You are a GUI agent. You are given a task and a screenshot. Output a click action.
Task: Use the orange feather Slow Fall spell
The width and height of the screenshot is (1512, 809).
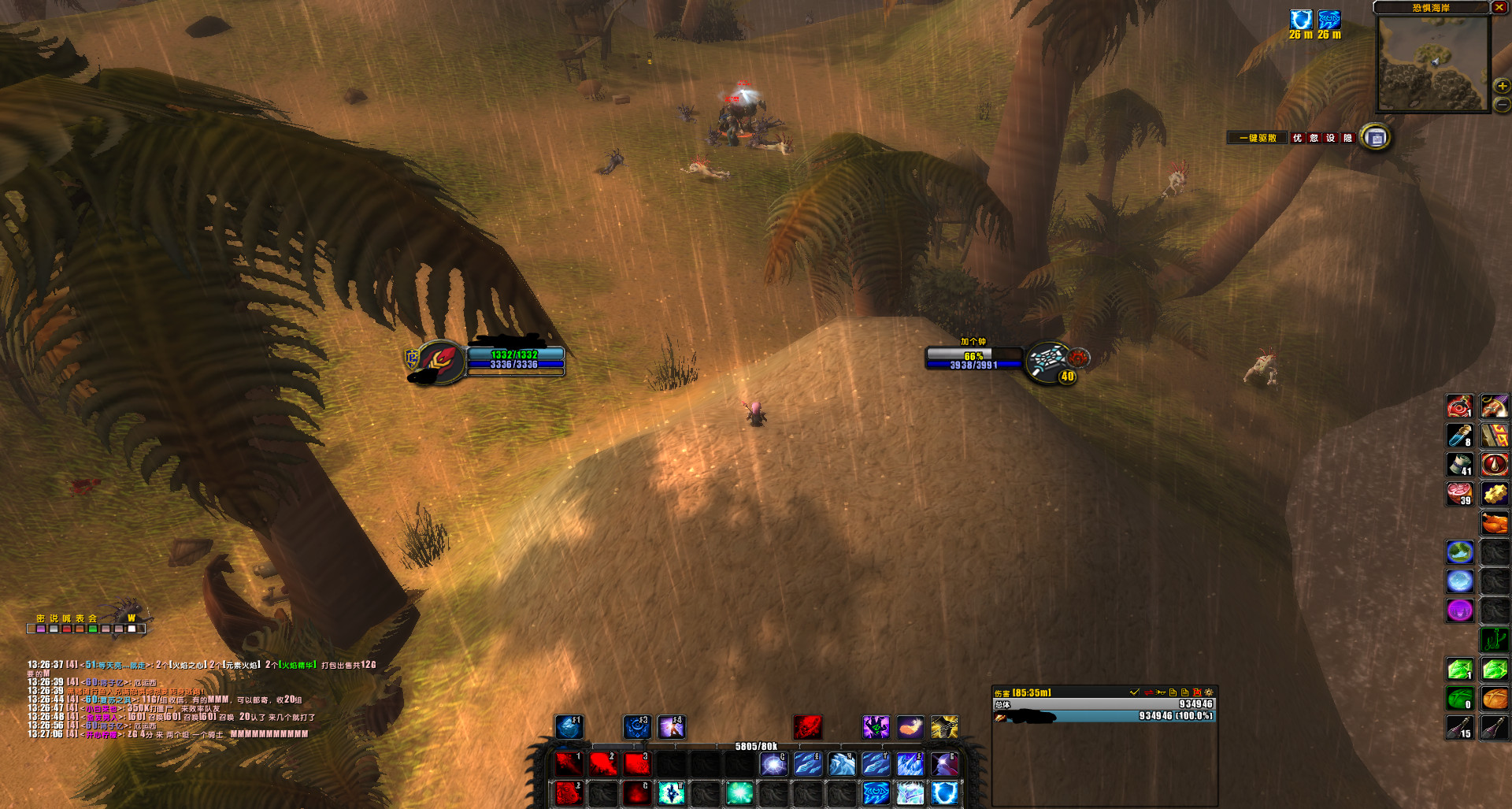coord(910,726)
